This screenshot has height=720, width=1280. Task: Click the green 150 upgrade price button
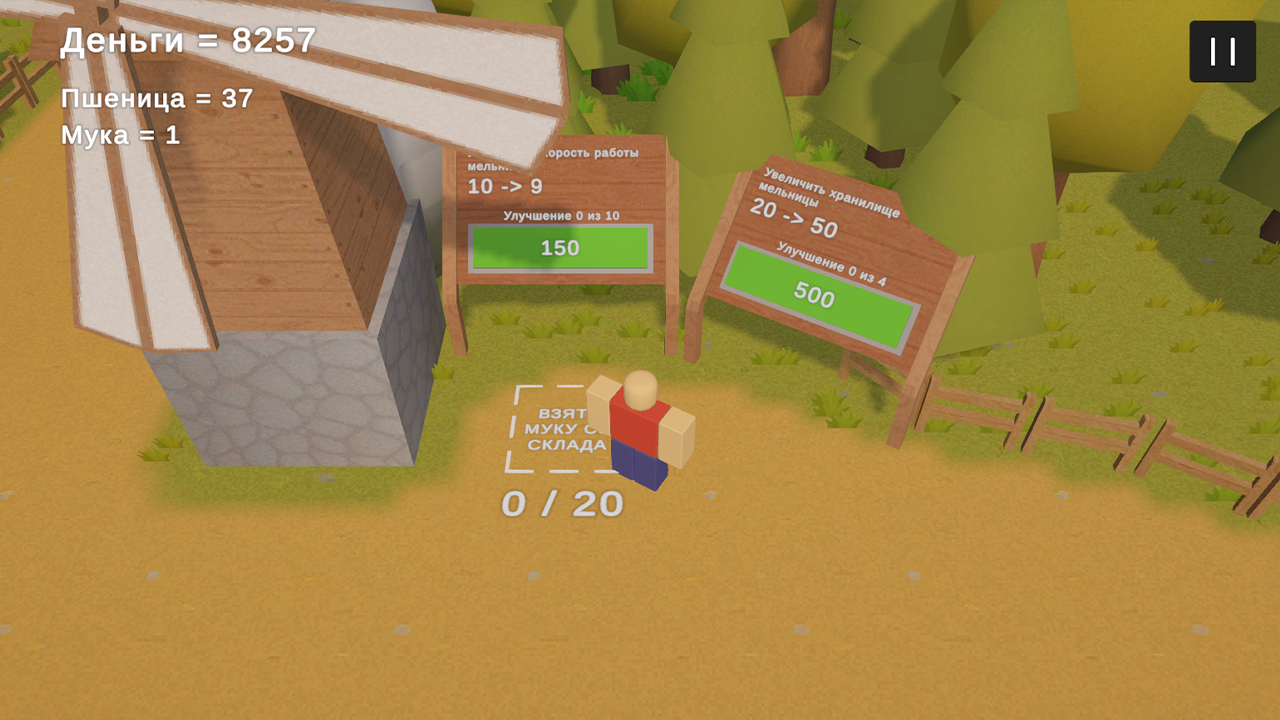[563, 248]
